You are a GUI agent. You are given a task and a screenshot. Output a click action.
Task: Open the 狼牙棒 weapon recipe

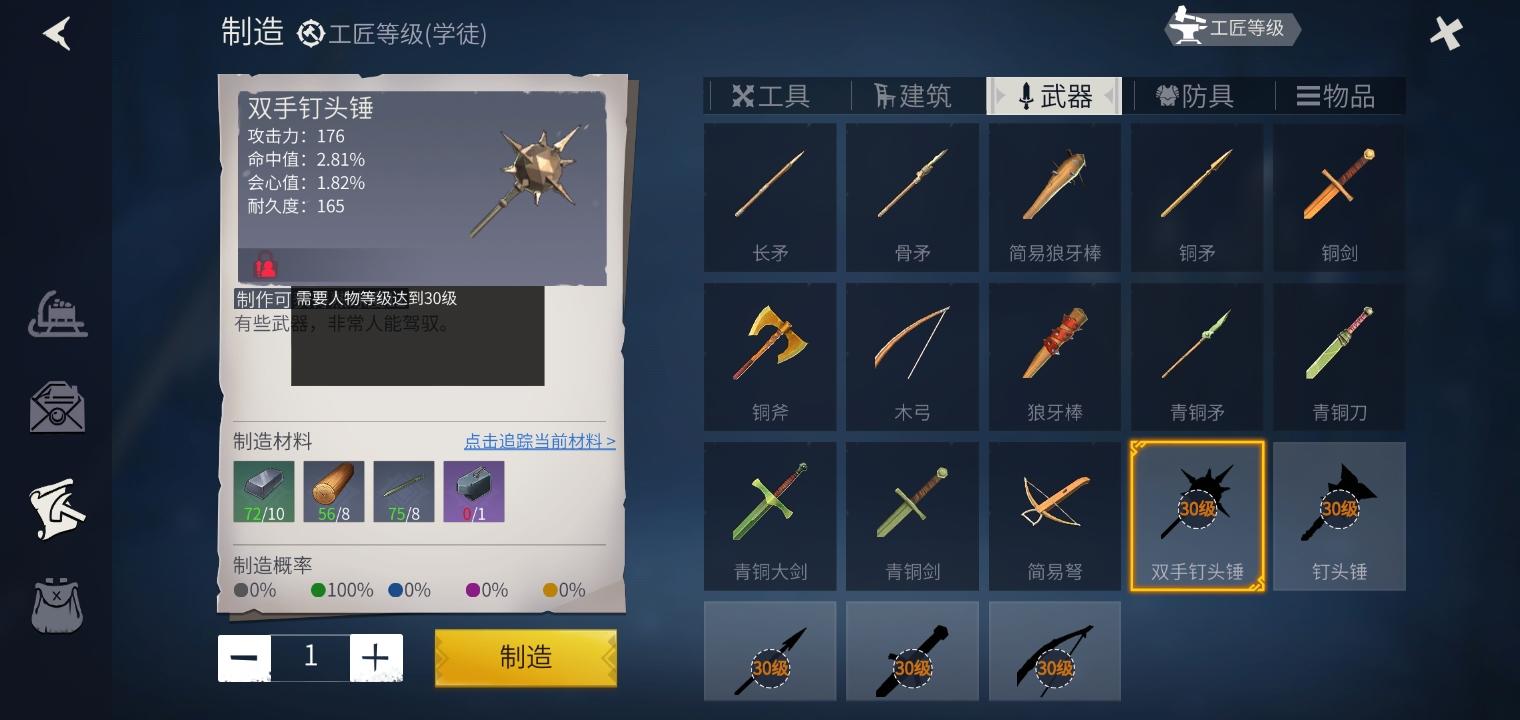click(x=1054, y=356)
